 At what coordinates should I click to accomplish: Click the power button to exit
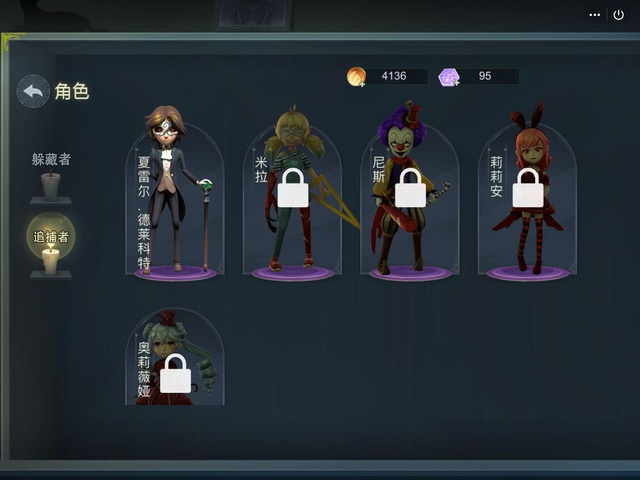[618, 15]
